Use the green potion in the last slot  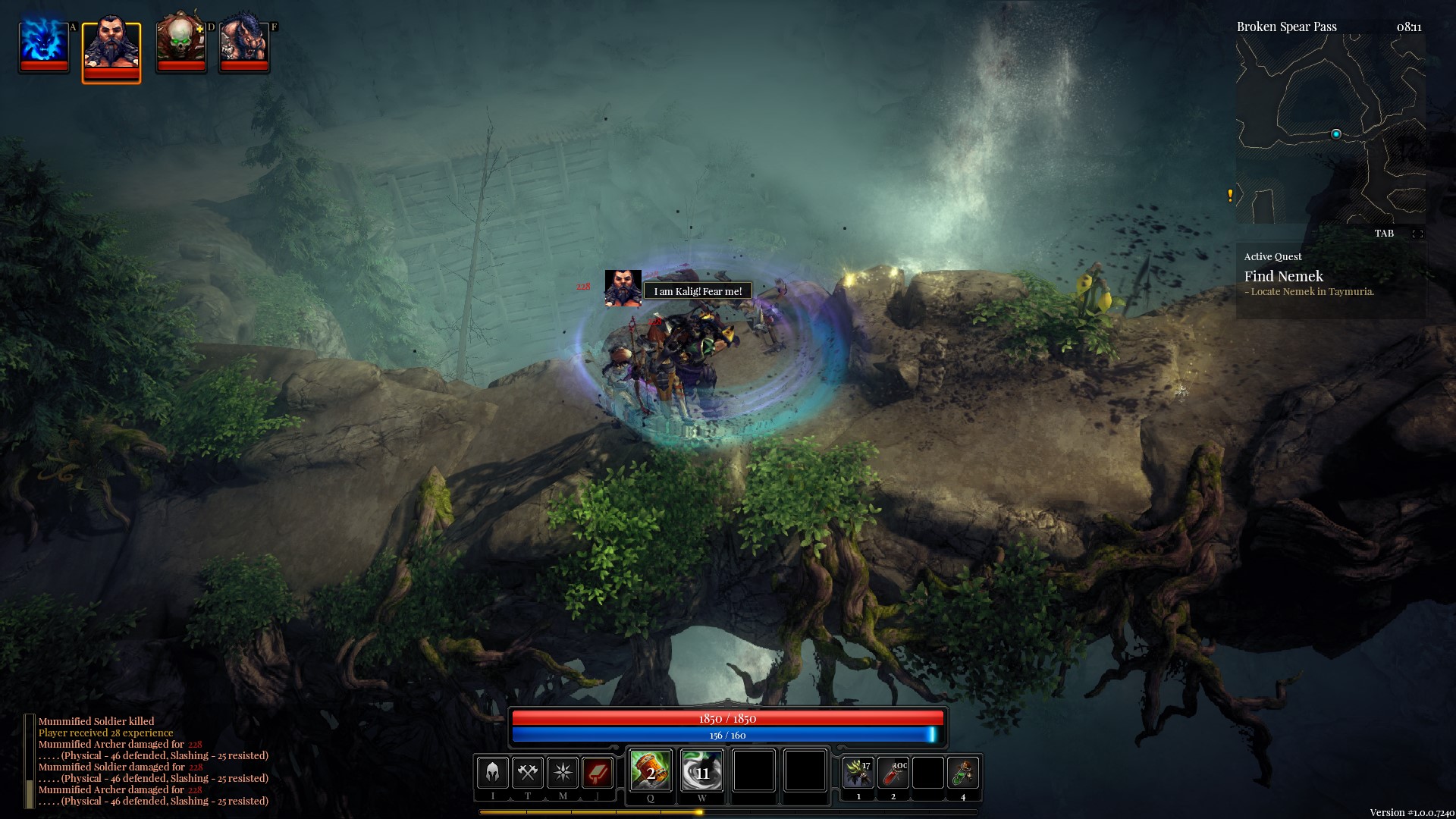[x=963, y=773]
